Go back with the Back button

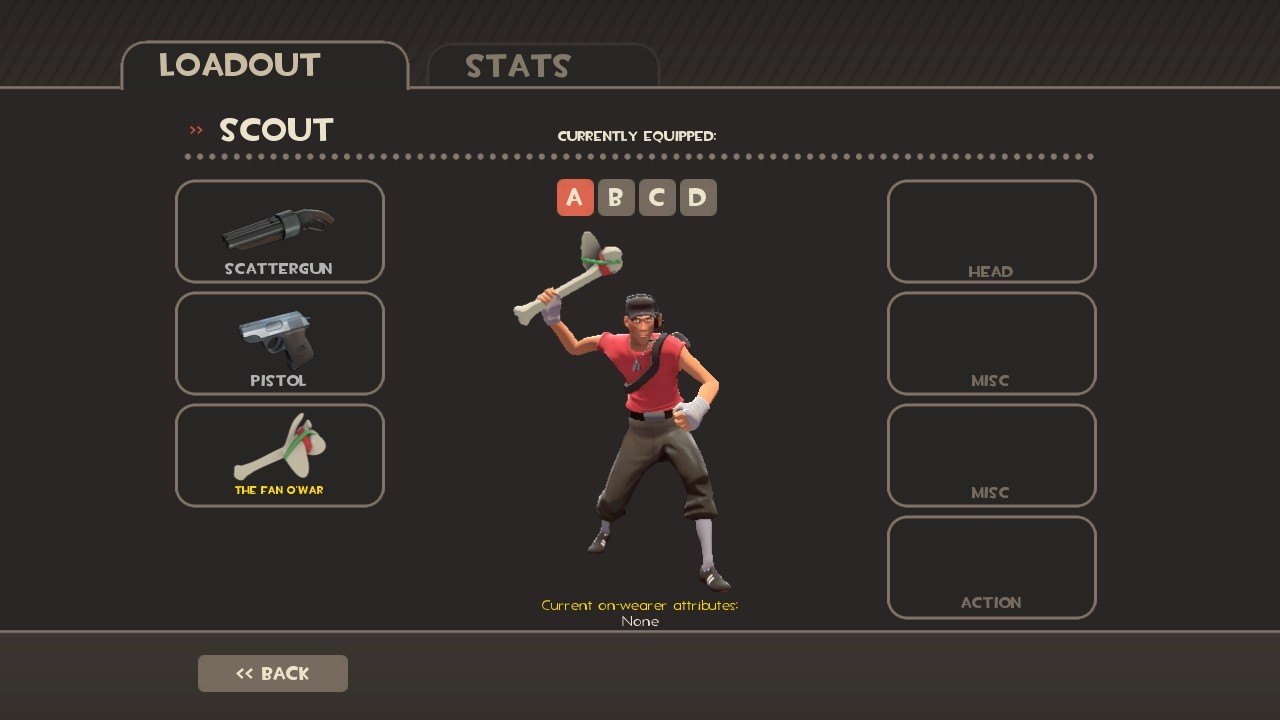(x=273, y=673)
